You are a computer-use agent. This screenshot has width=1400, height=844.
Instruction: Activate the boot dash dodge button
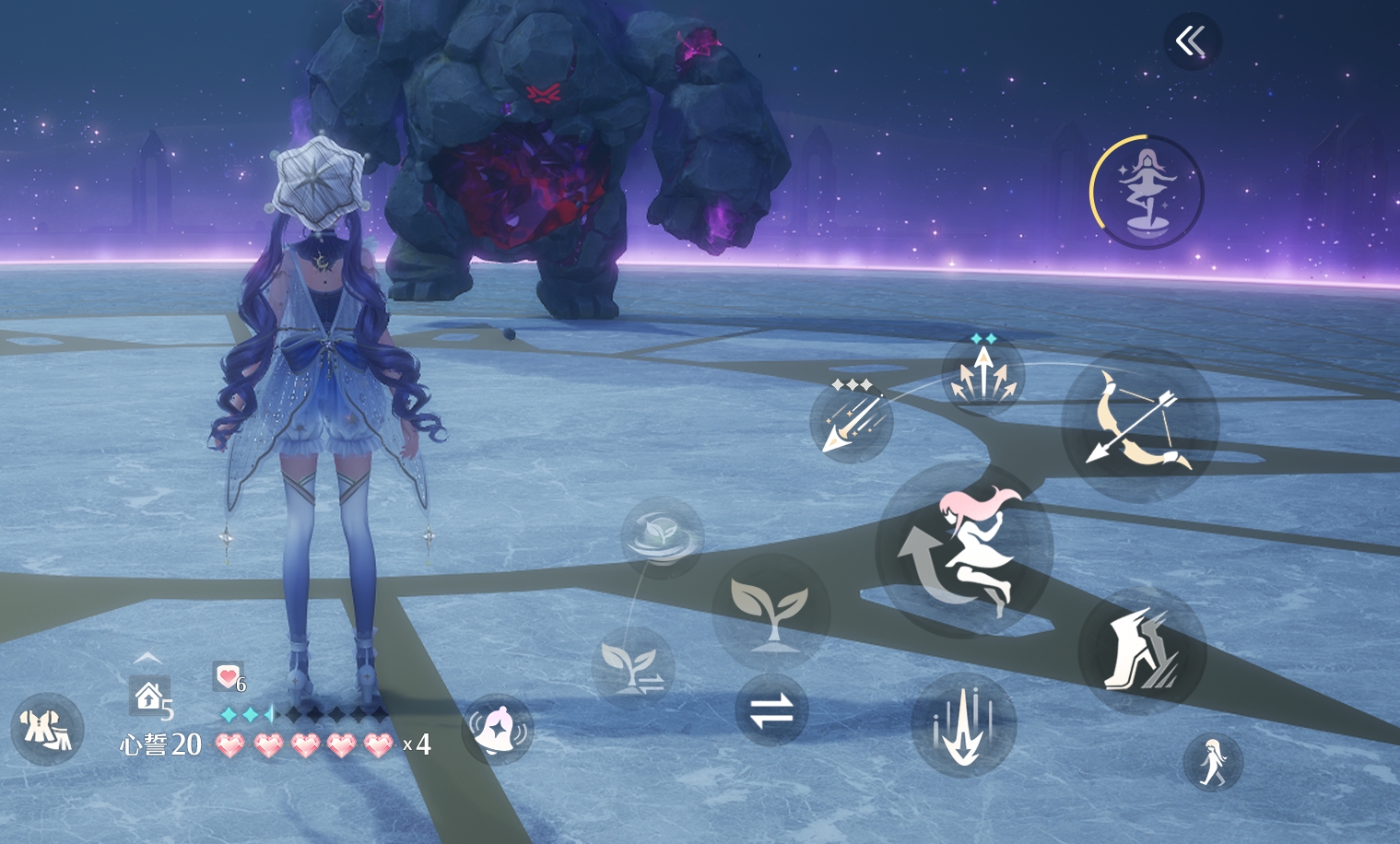point(1141,650)
